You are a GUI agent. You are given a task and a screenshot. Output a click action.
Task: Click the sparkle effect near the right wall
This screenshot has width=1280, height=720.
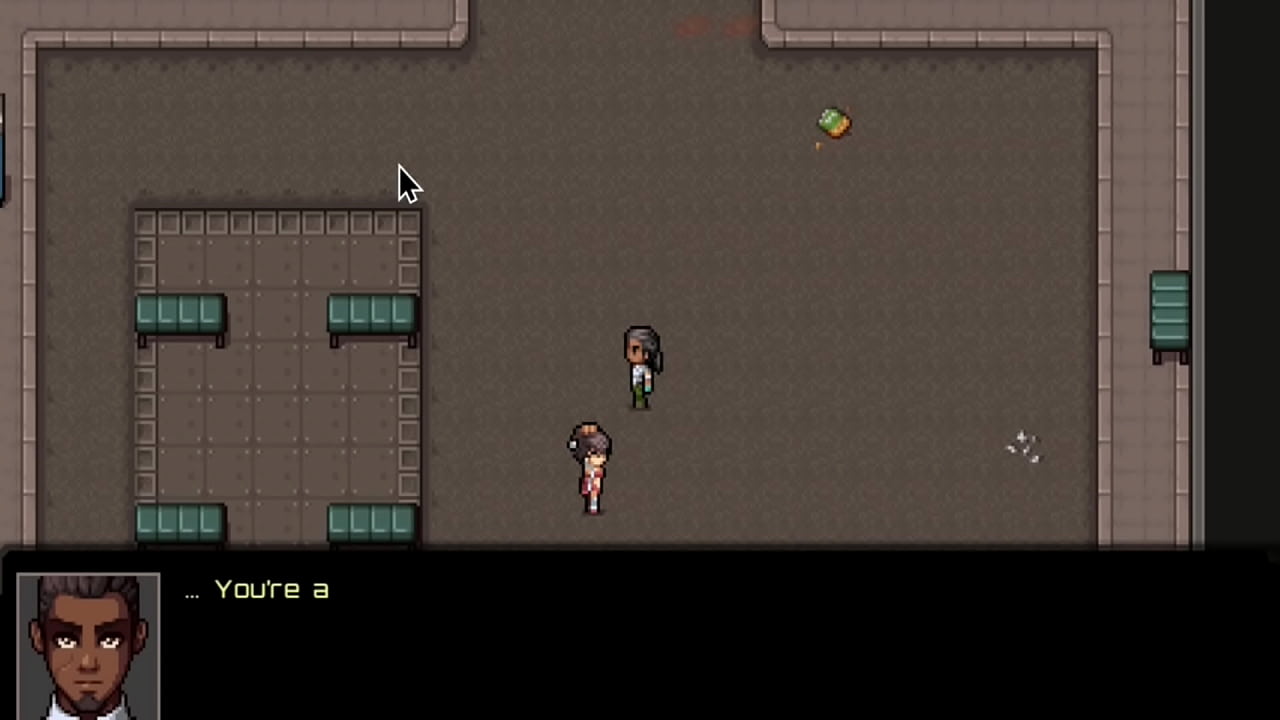click(x=1023, y=446)
